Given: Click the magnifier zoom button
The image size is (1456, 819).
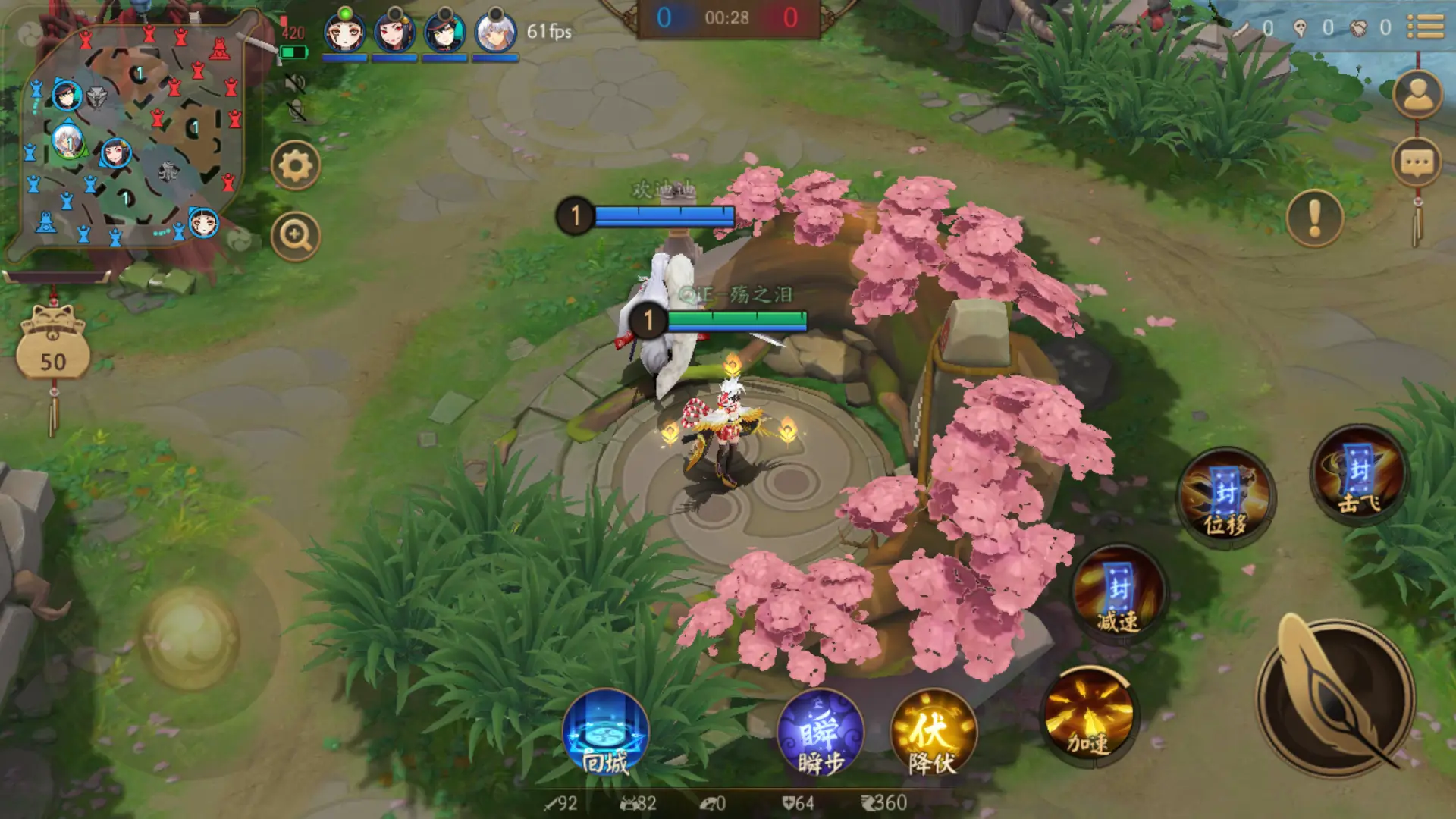Looking at the screenshot, I should (x=295, y=237).
